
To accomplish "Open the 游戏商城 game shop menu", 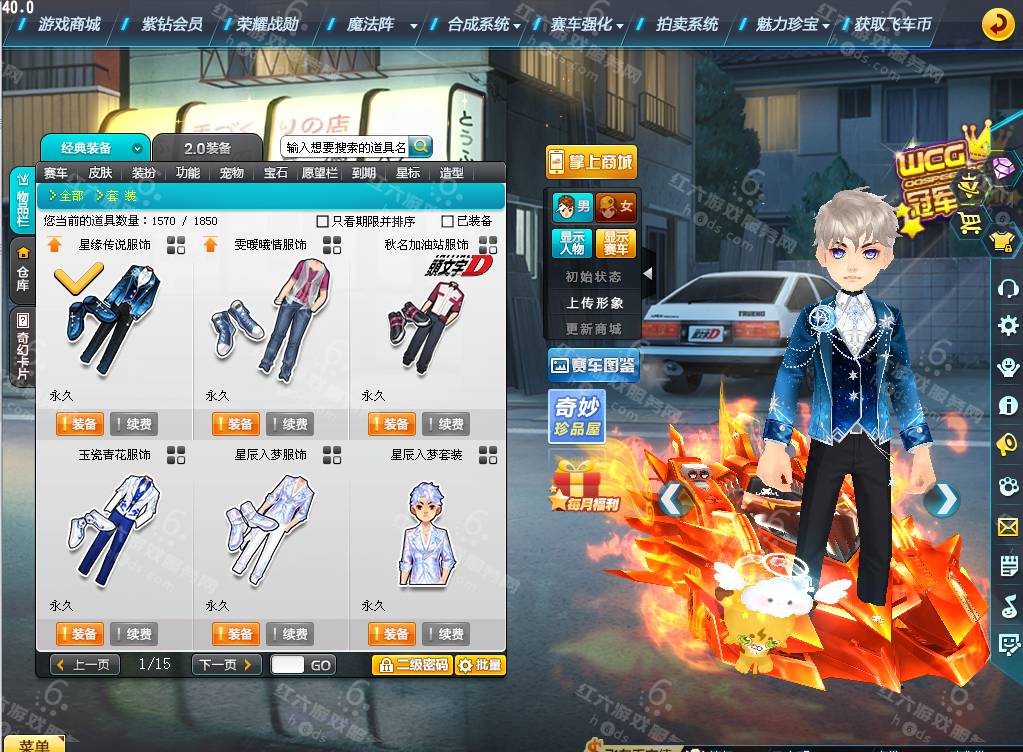I will 69,24.
